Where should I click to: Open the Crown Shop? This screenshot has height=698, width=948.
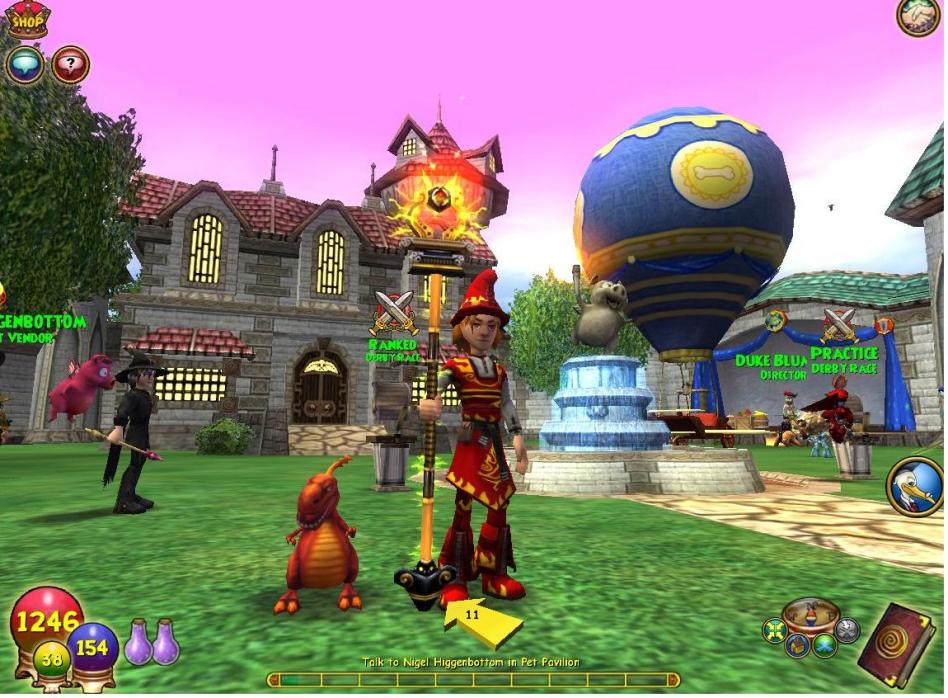pos(28,18)
